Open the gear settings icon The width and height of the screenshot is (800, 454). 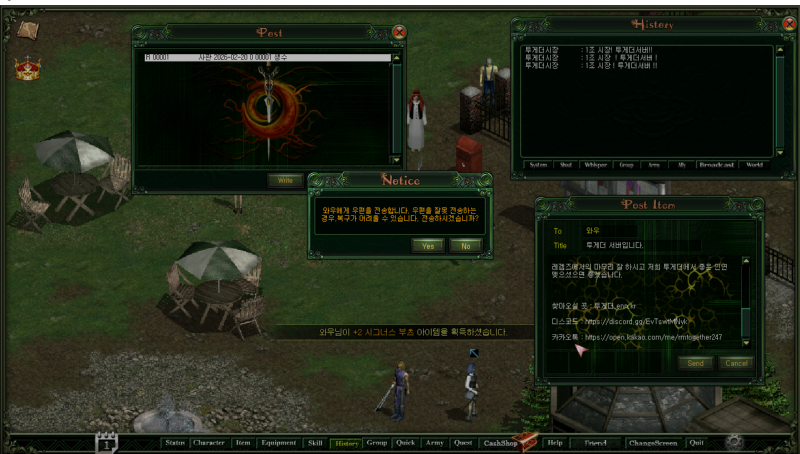tap(734, 441)
